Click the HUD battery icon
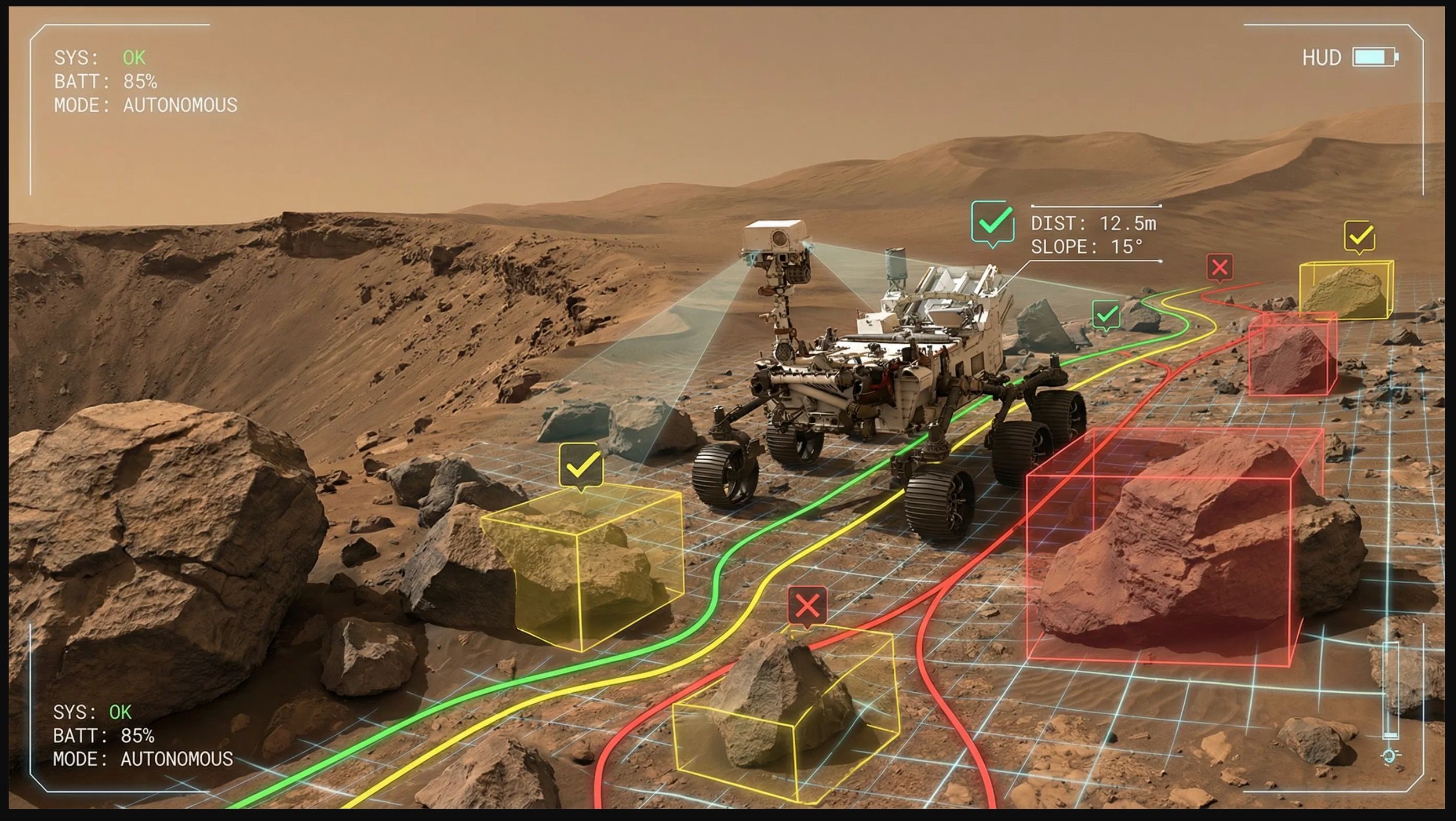The width and height of the screenshot is (1456, 821). click(x=1375, y=57)
